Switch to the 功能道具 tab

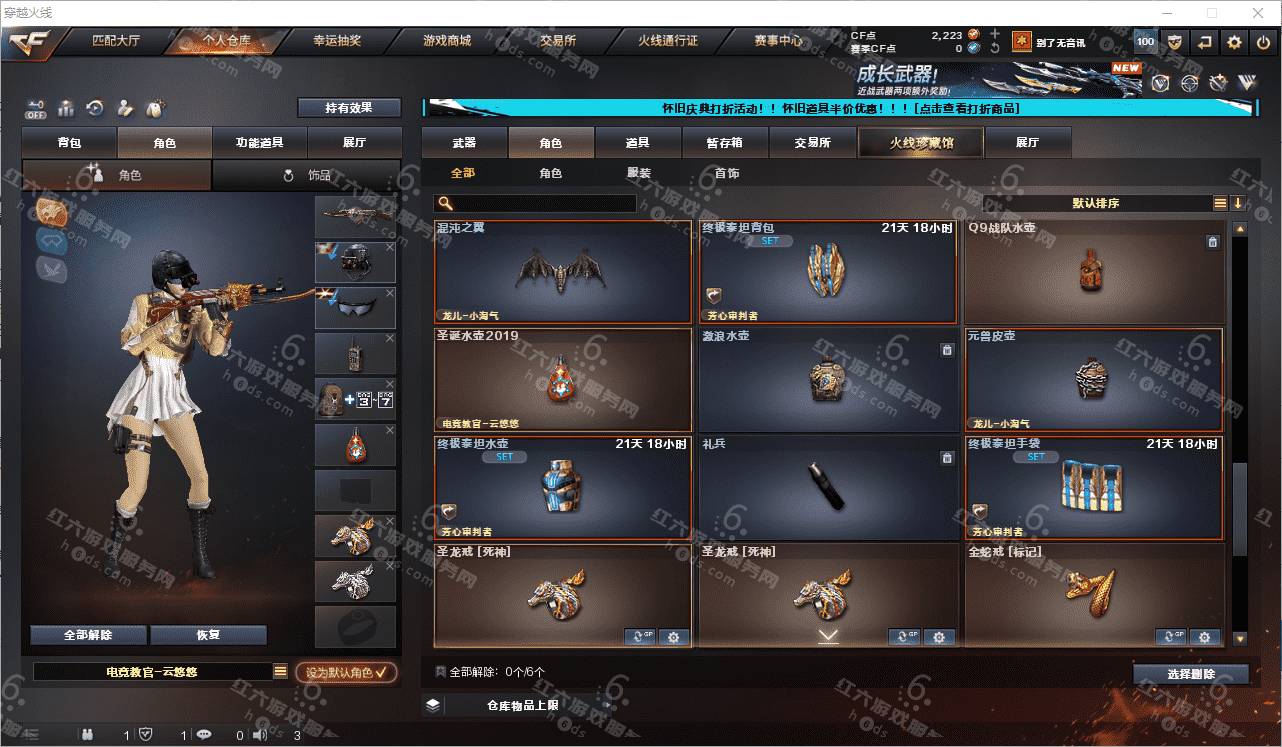(x=259, y=143)
